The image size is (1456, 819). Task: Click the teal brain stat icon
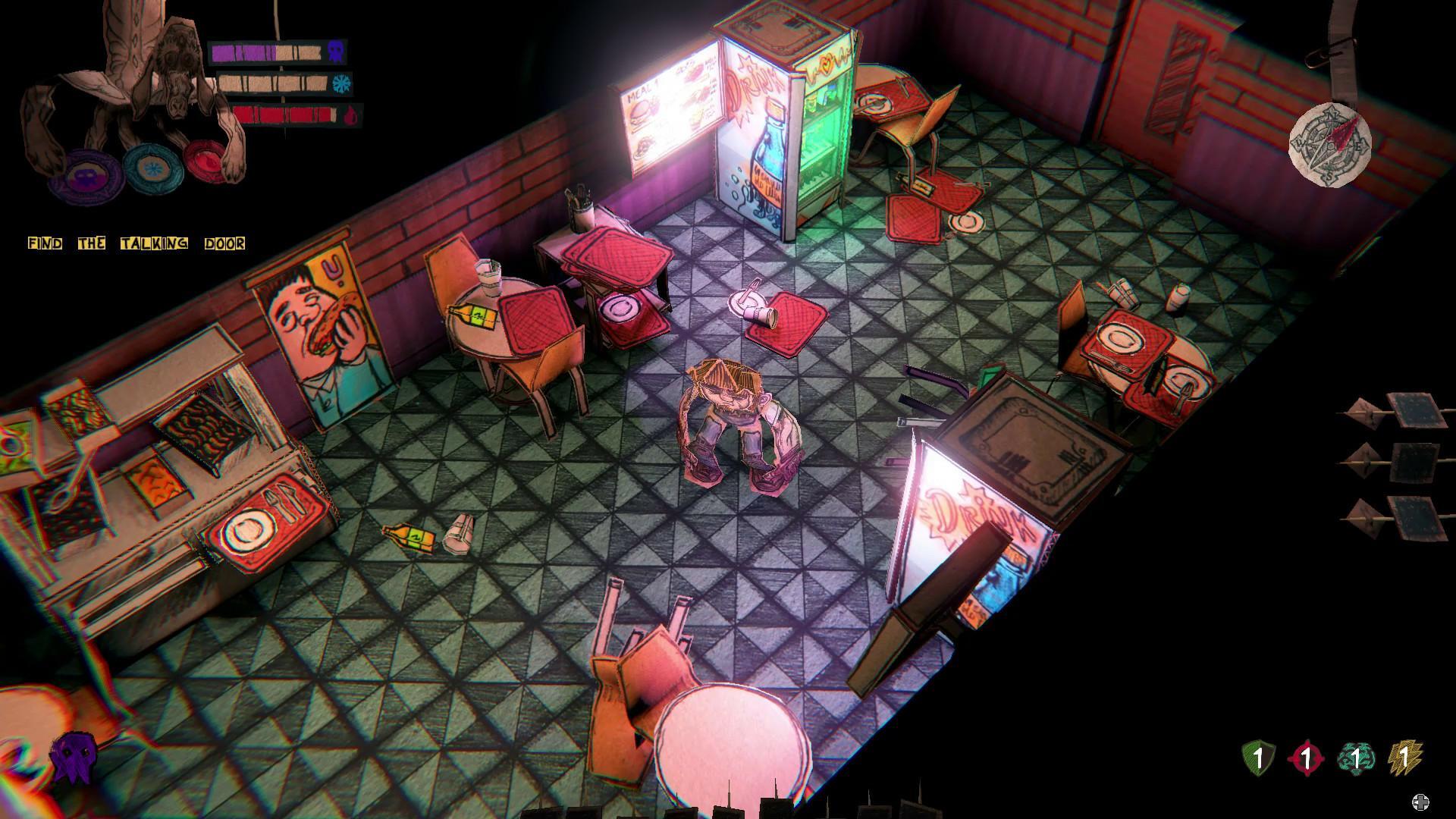point(1356,757)
